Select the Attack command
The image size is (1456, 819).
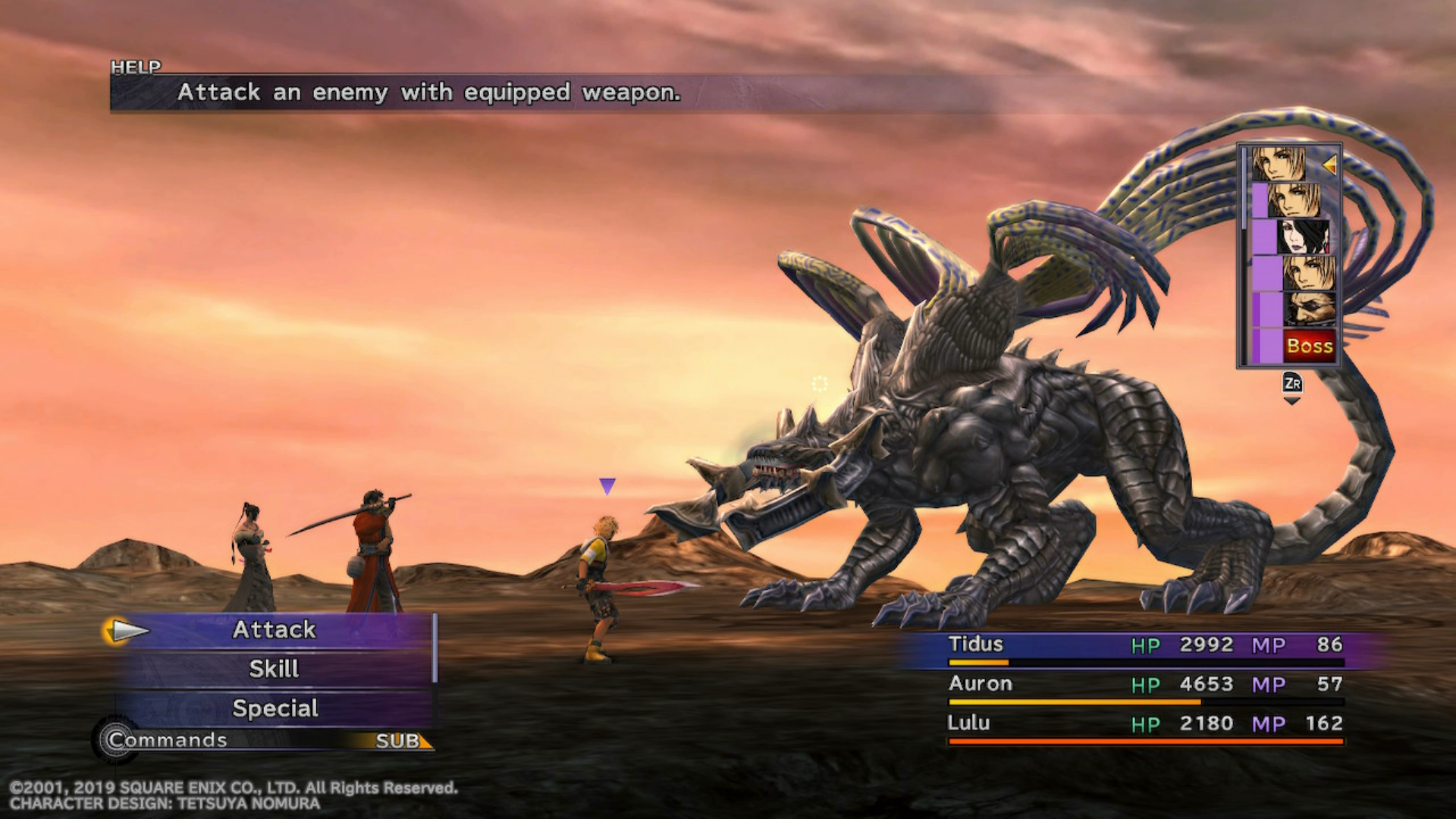pos(274,629)
